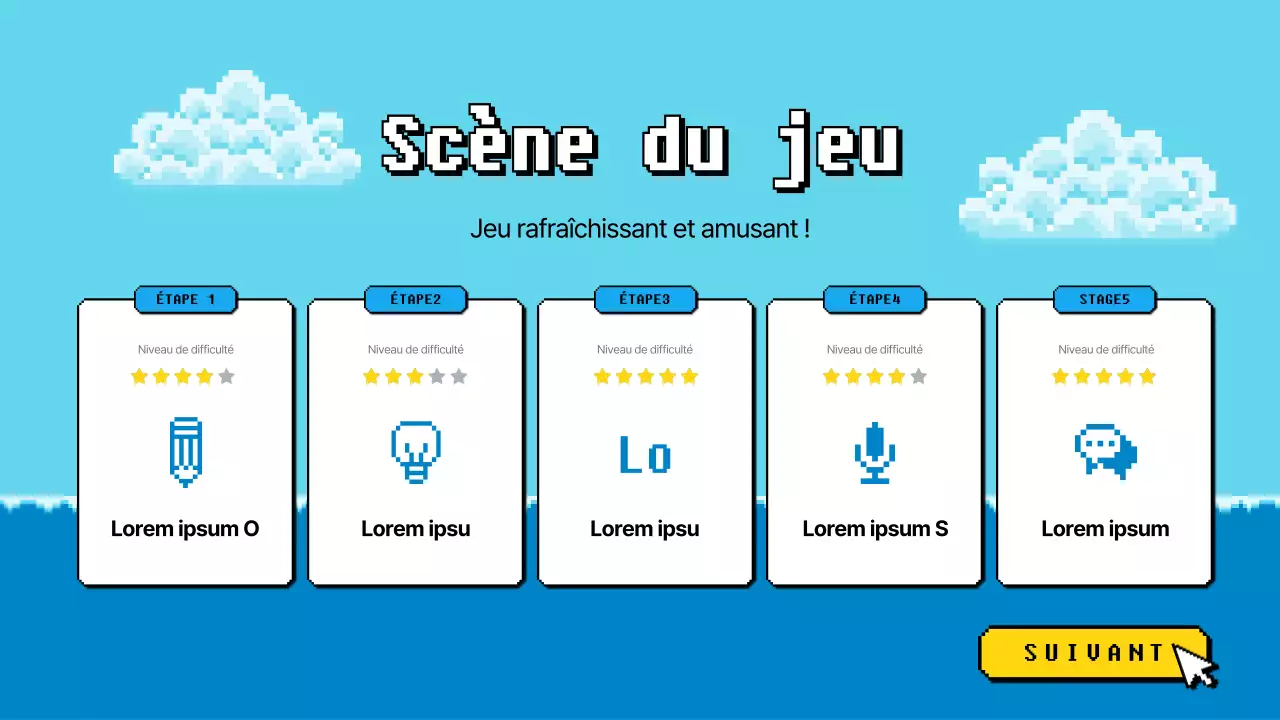Open the speech bubble icon on STAGE5 card

(1105, 452)
